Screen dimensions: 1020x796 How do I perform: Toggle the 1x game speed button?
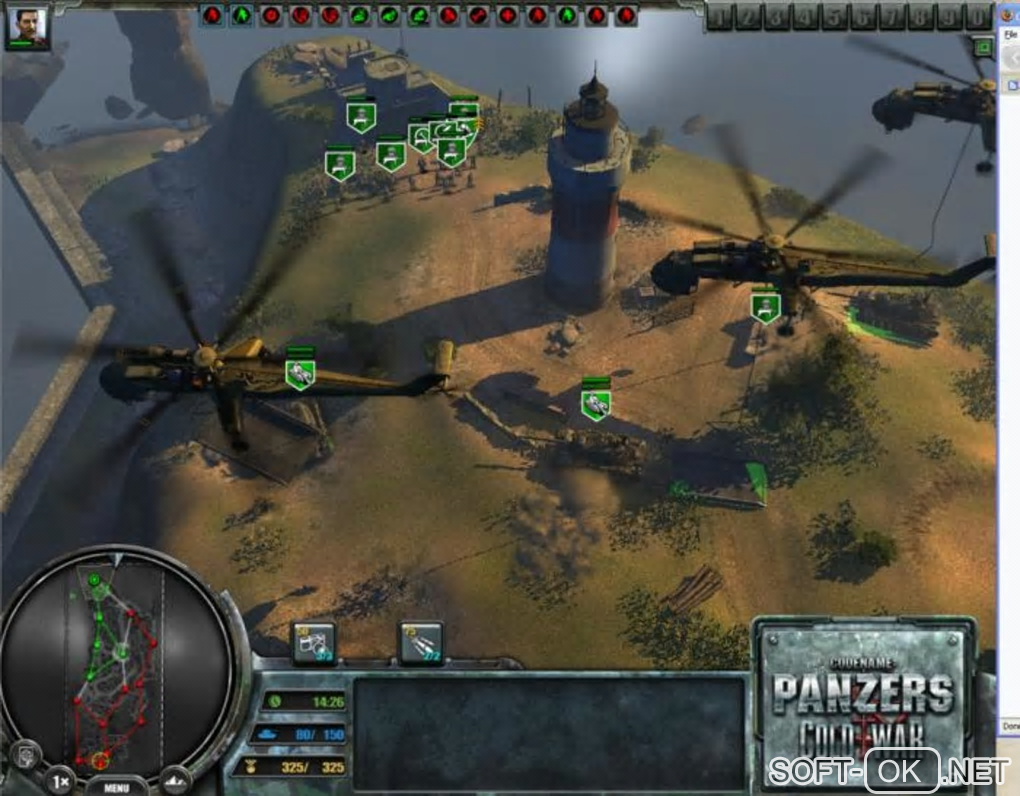click(60, 779)
